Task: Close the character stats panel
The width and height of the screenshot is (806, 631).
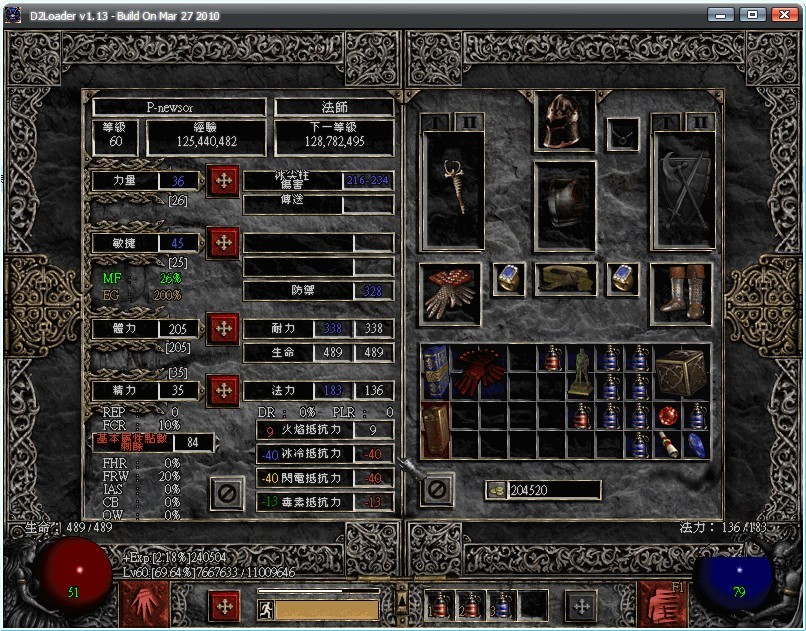Action: (x=227, y=492)
